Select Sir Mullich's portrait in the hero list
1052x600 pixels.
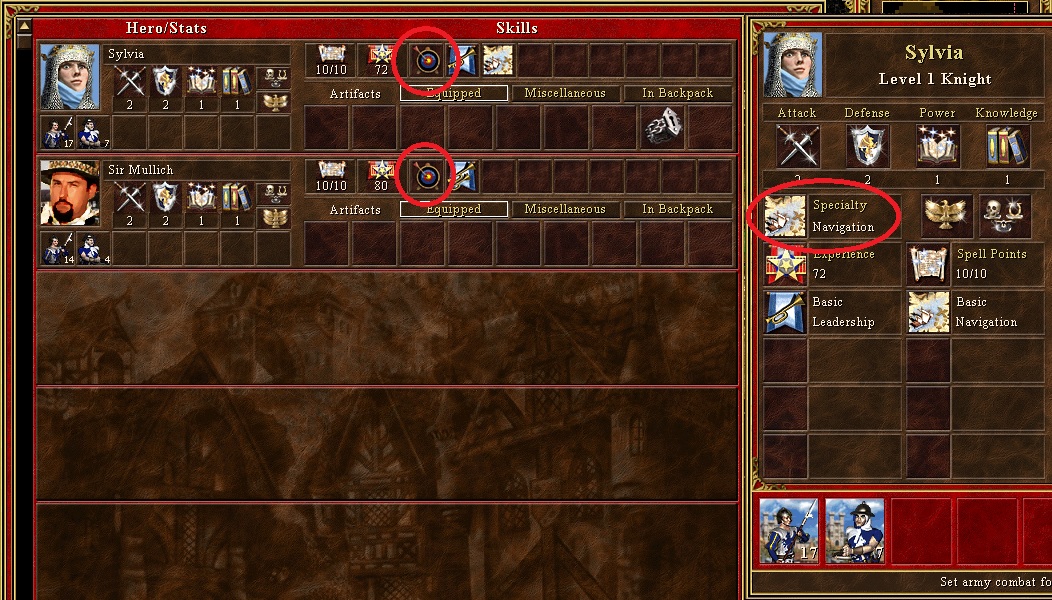[70, 193]
